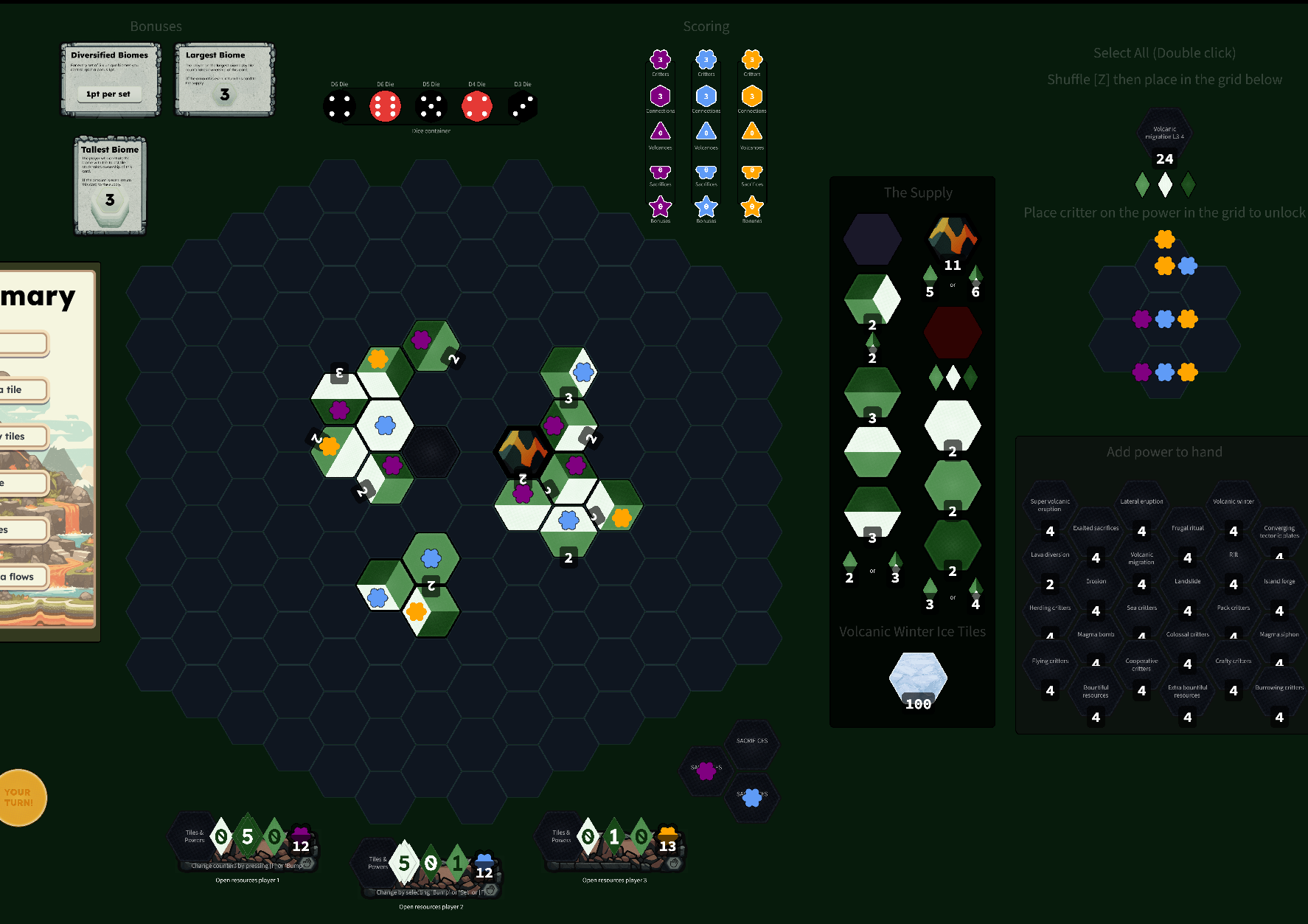
Task: Toggle Bump mode on player 2's resource bar
Action: tap(430, 892)
